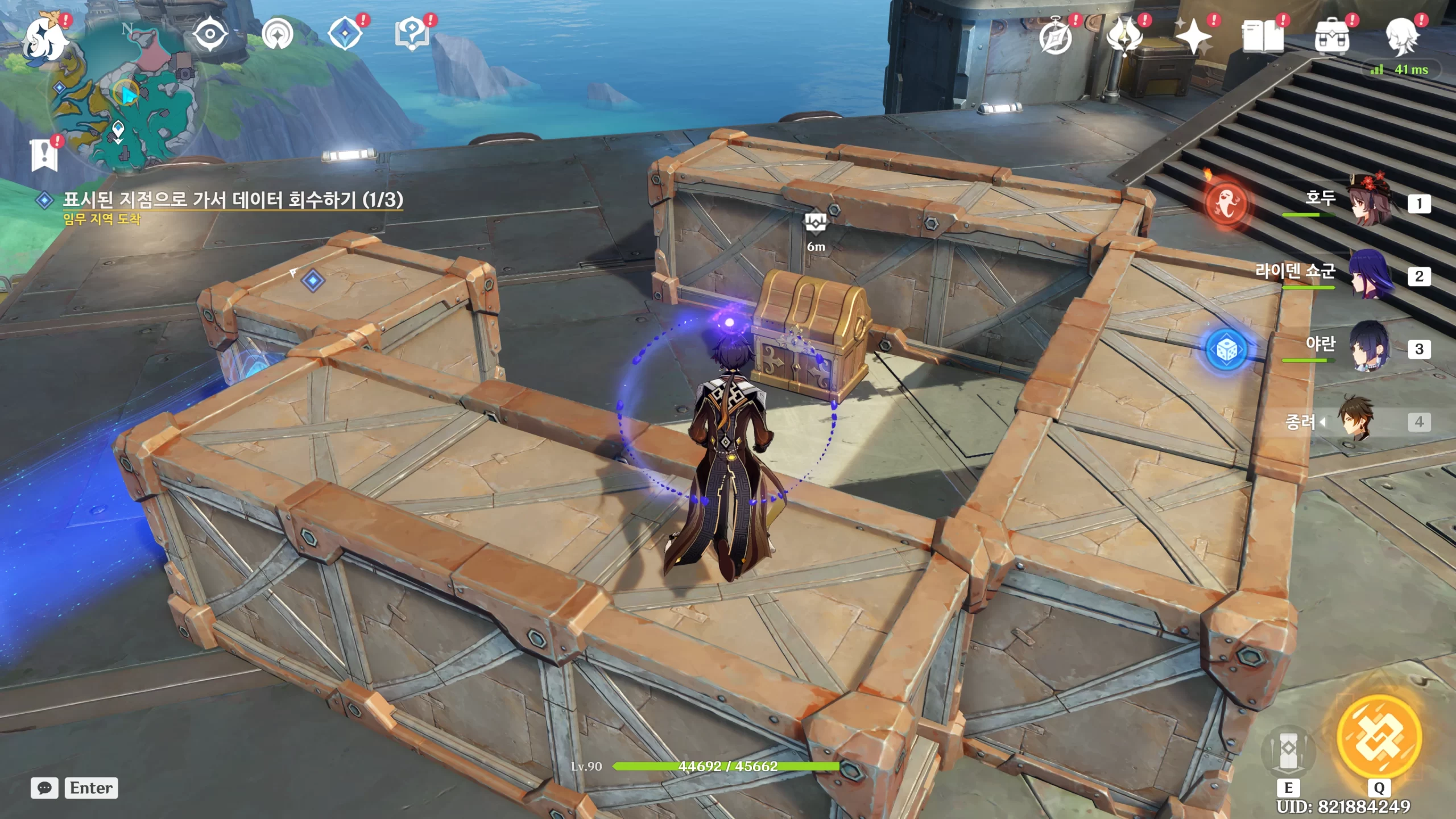Switch to party member 라이덴 쇼군
The height and width of the screenshot is (819, 1456).
(1371, 275)
